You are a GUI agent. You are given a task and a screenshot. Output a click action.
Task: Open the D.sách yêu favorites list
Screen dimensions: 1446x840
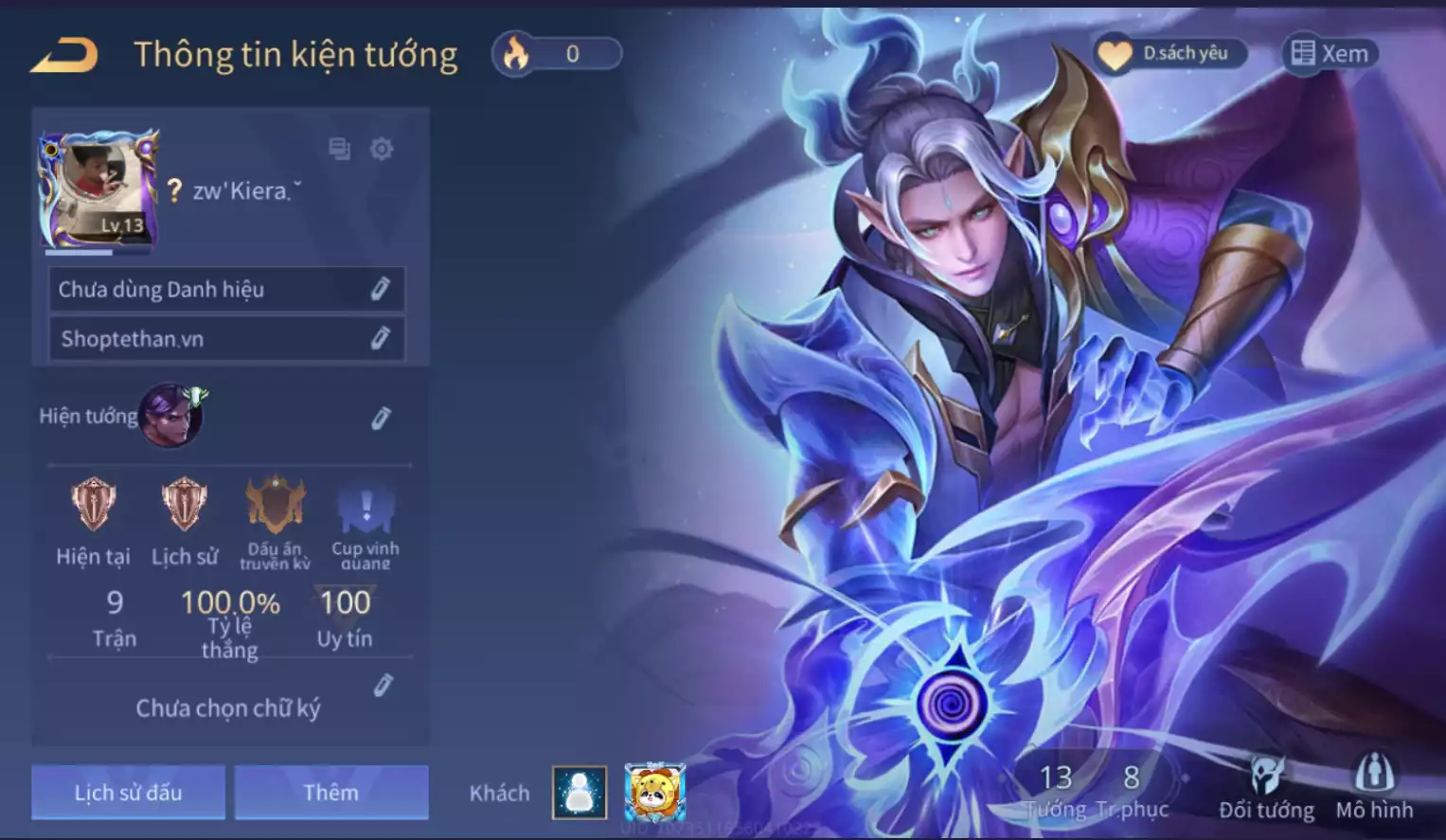pyautogui.click(x=1169, y=54)
